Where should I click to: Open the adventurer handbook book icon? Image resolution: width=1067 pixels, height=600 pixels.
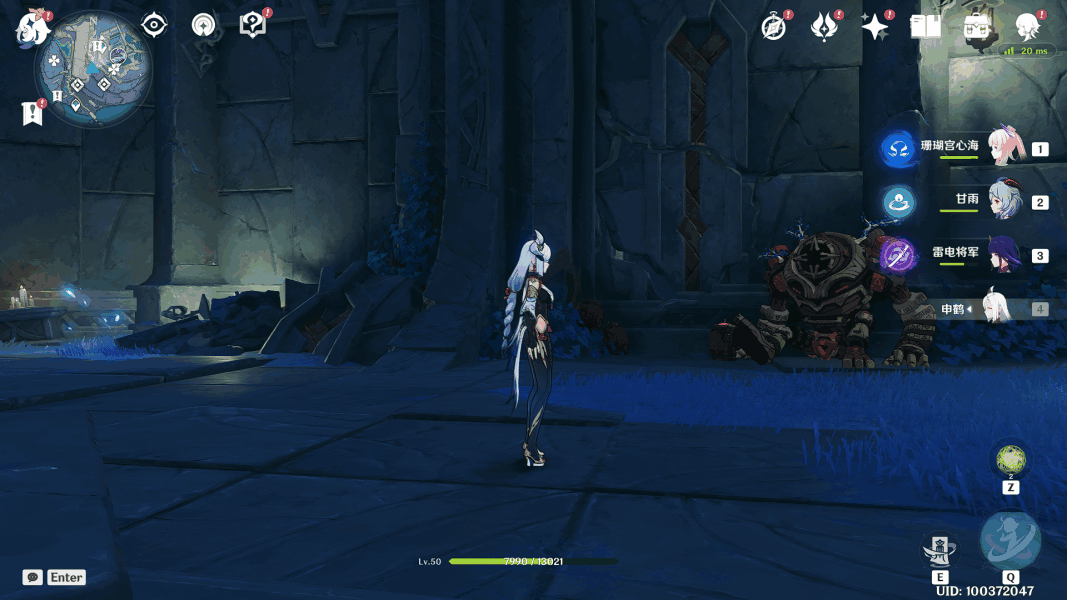click(x=926, y=27)
